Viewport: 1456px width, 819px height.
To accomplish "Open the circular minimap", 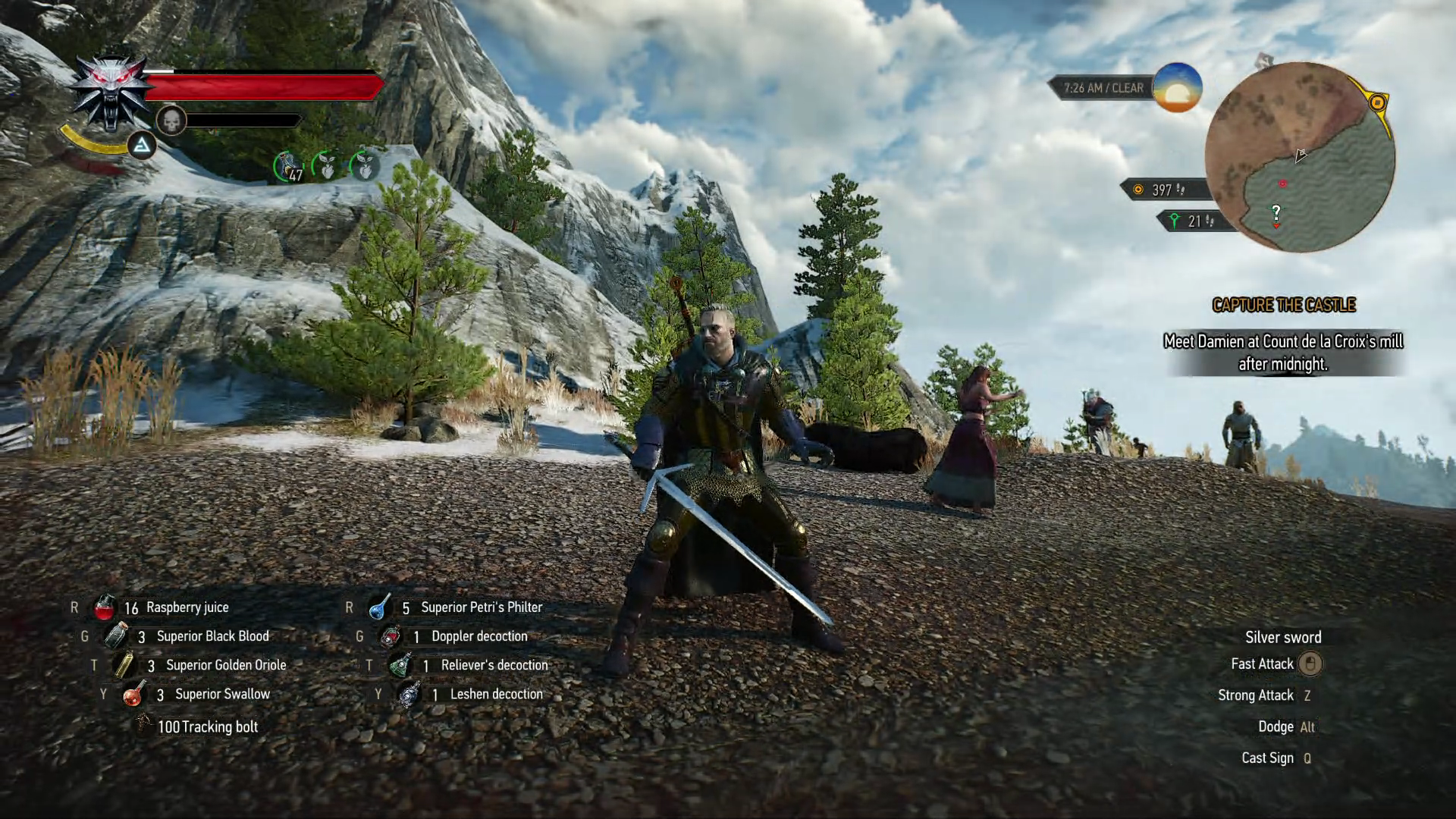I will coord(1299,157).
